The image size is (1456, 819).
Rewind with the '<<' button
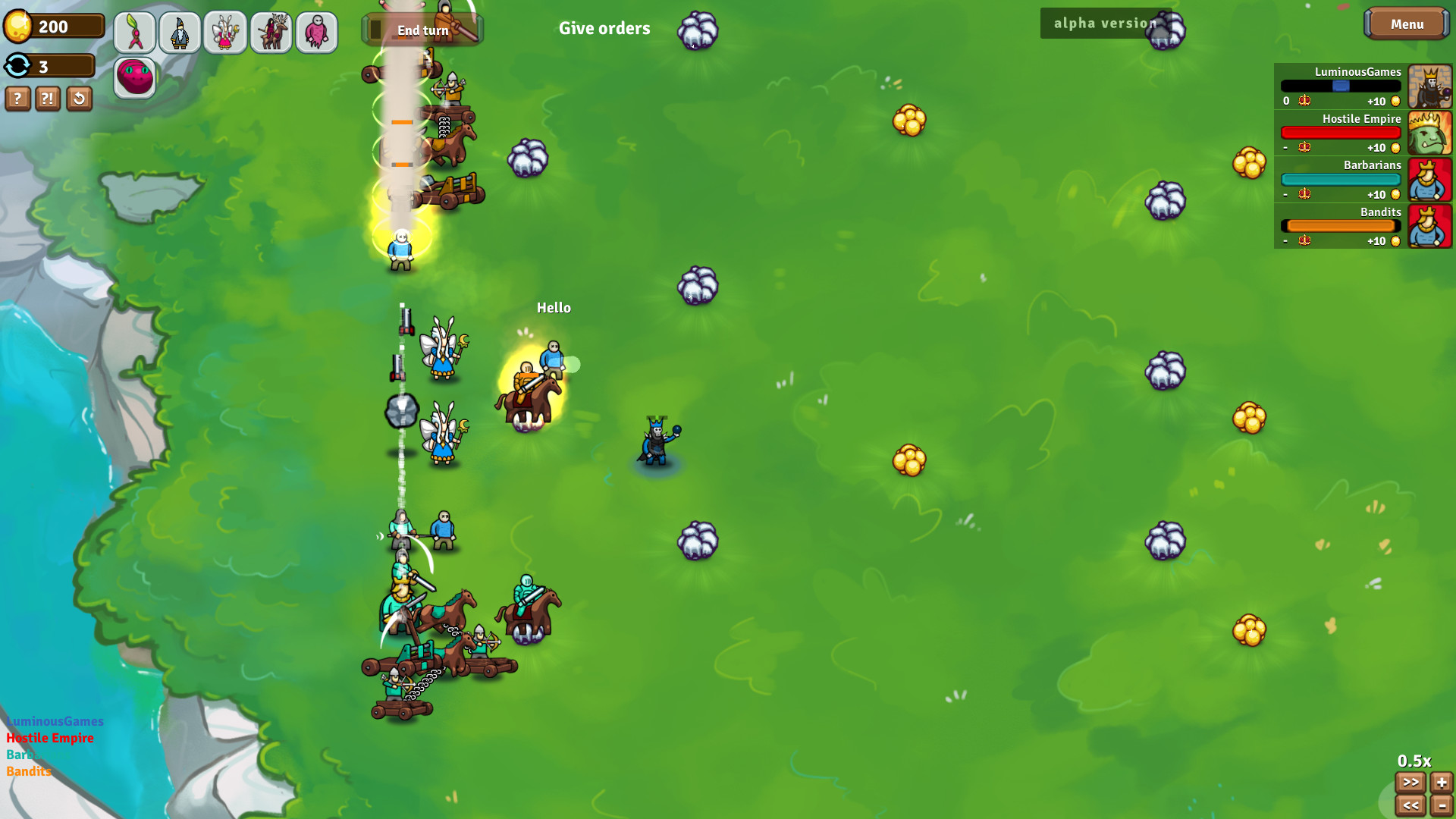pyautogui.click(x=1411, y=805)
